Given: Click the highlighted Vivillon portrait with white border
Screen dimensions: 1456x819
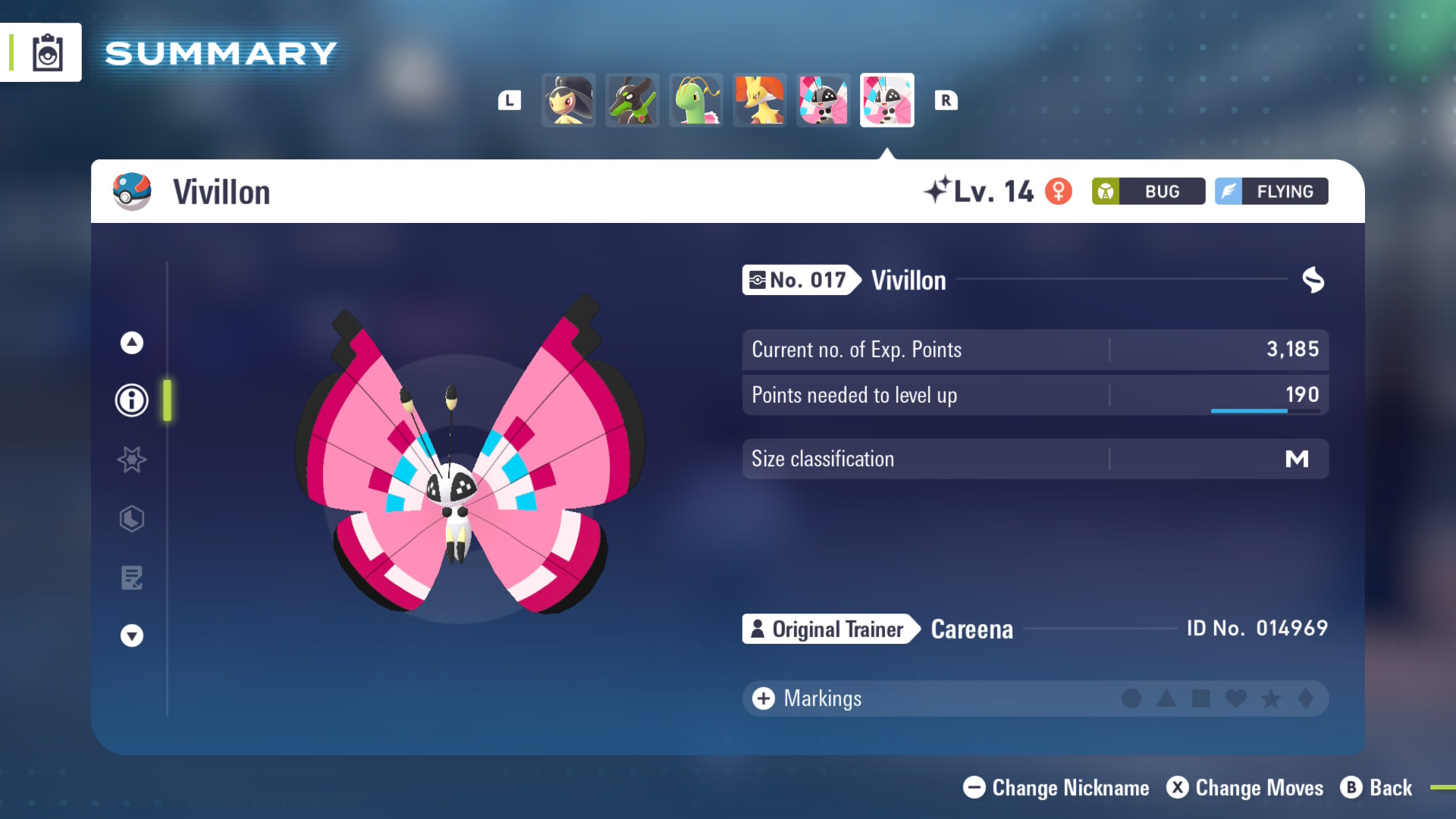Looking at the screenshot, I should 887,100.
